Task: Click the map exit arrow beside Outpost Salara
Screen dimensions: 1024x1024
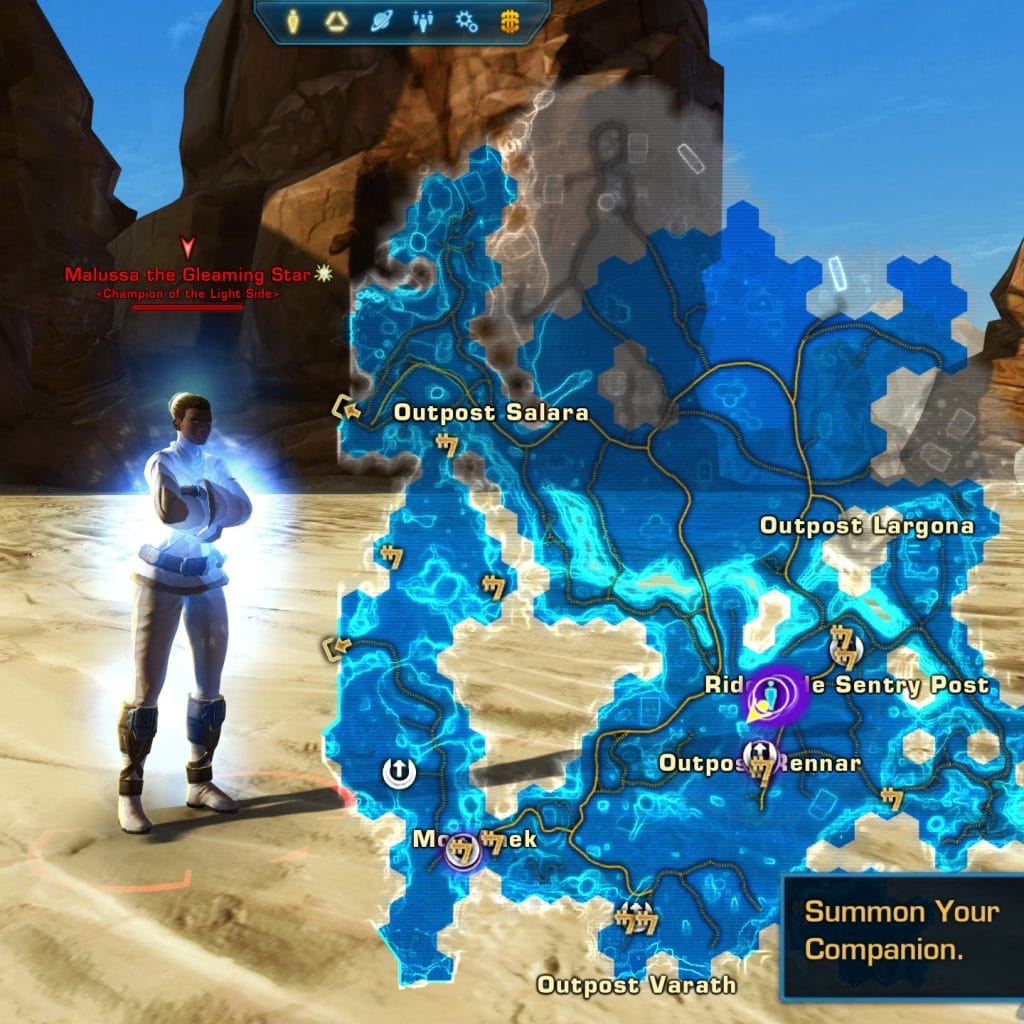Action: tap(346, 407)
